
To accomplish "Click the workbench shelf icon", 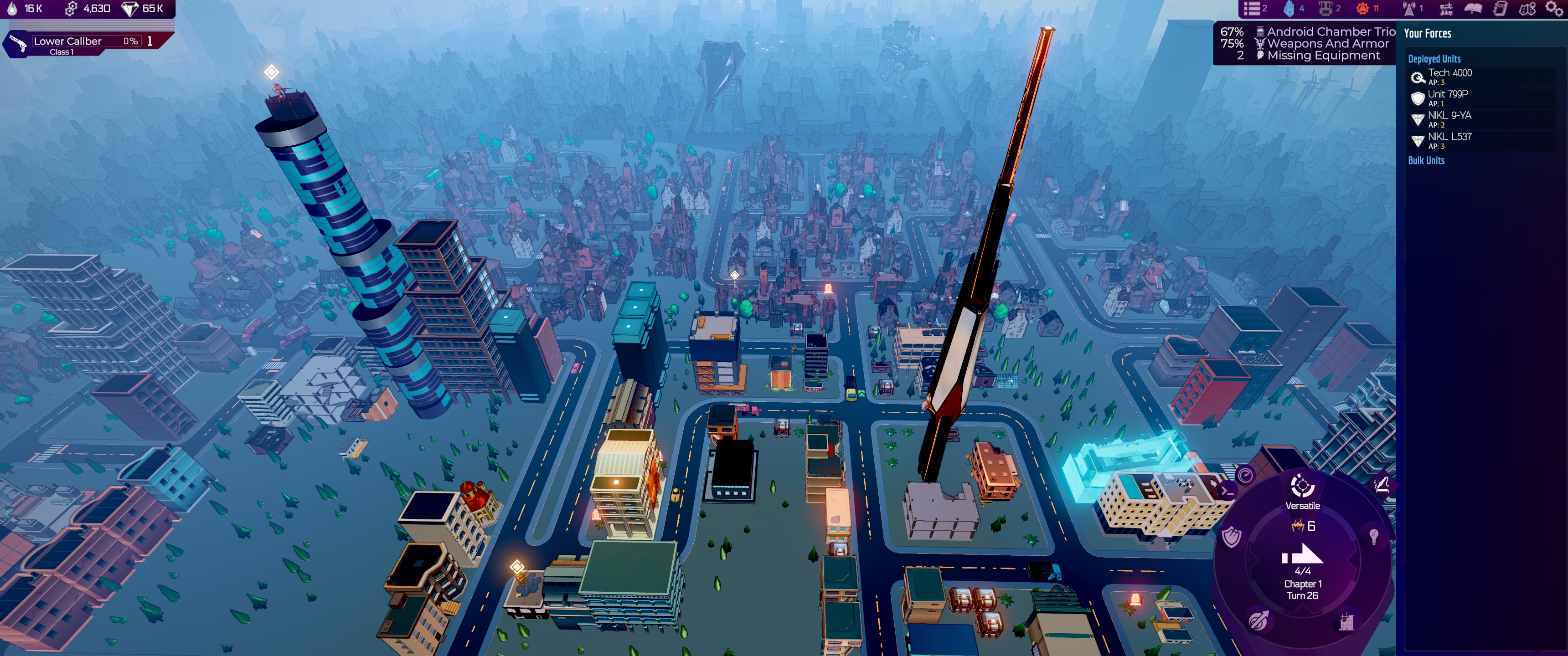I will point(1446,9).
